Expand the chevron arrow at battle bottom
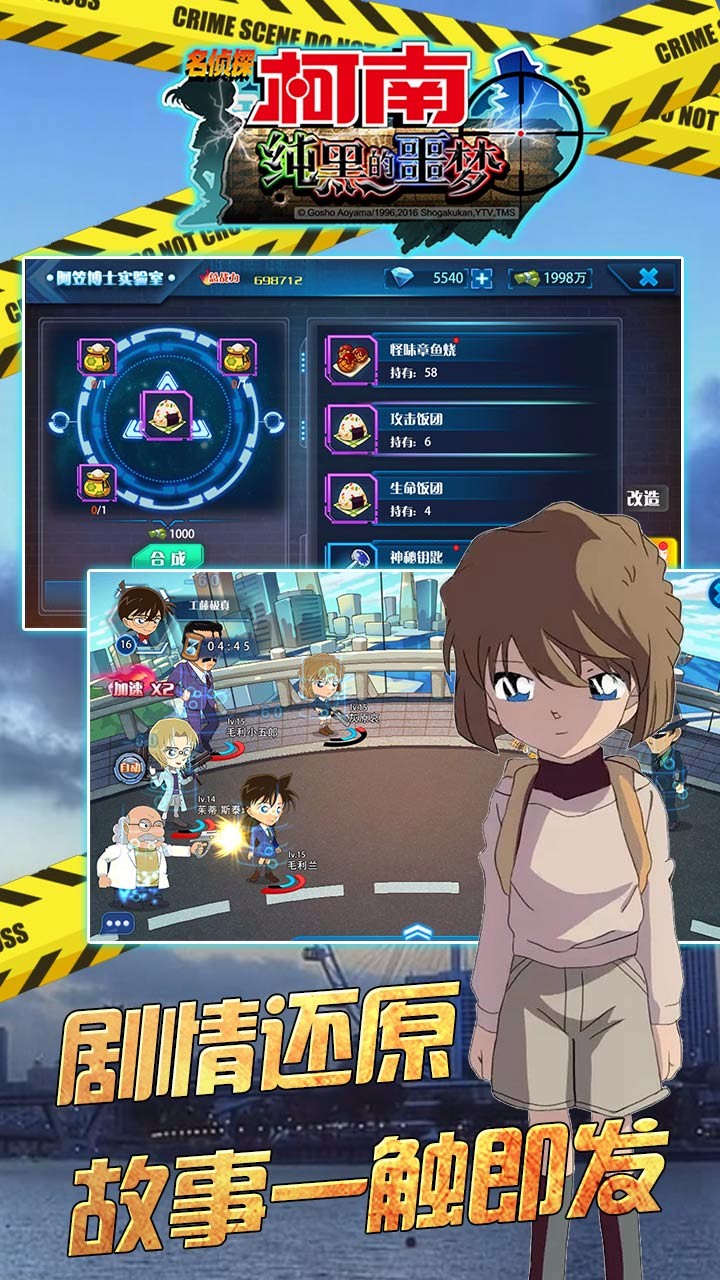720x1280 pixels. click(x=417, y=930)
